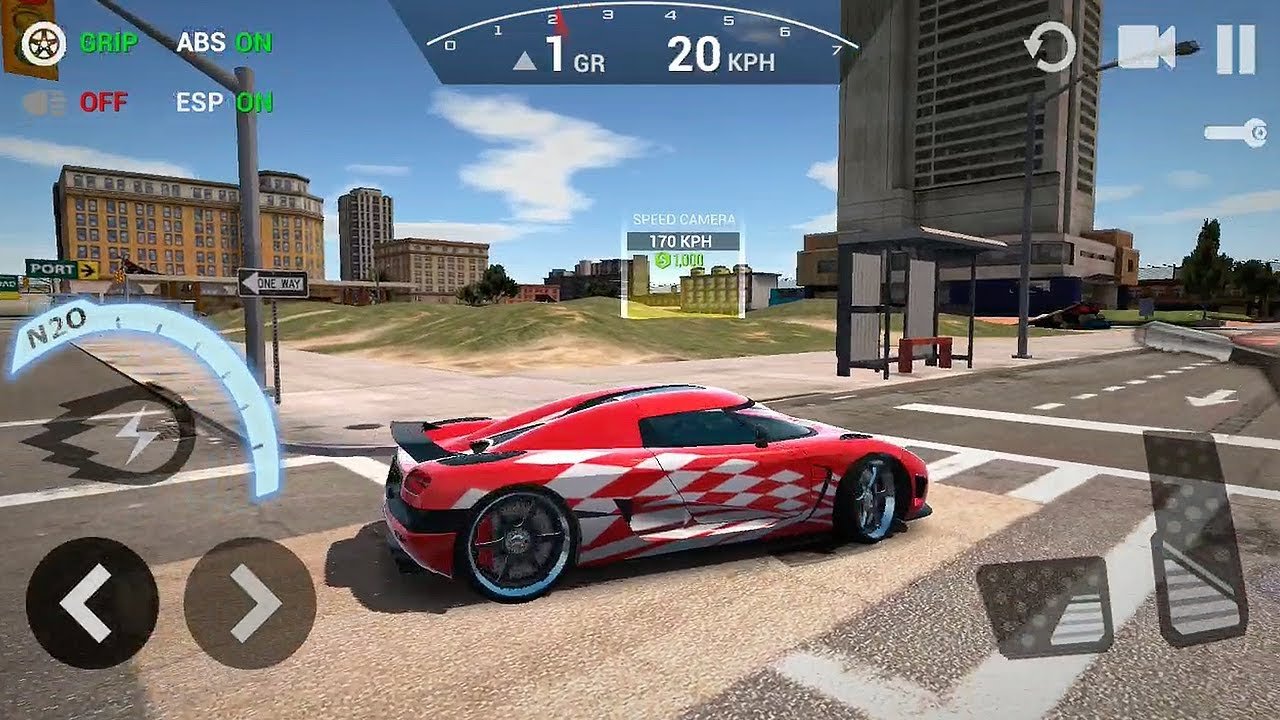Switch the camera view
1280x720 pixels.
click(x=1148, y=45)
